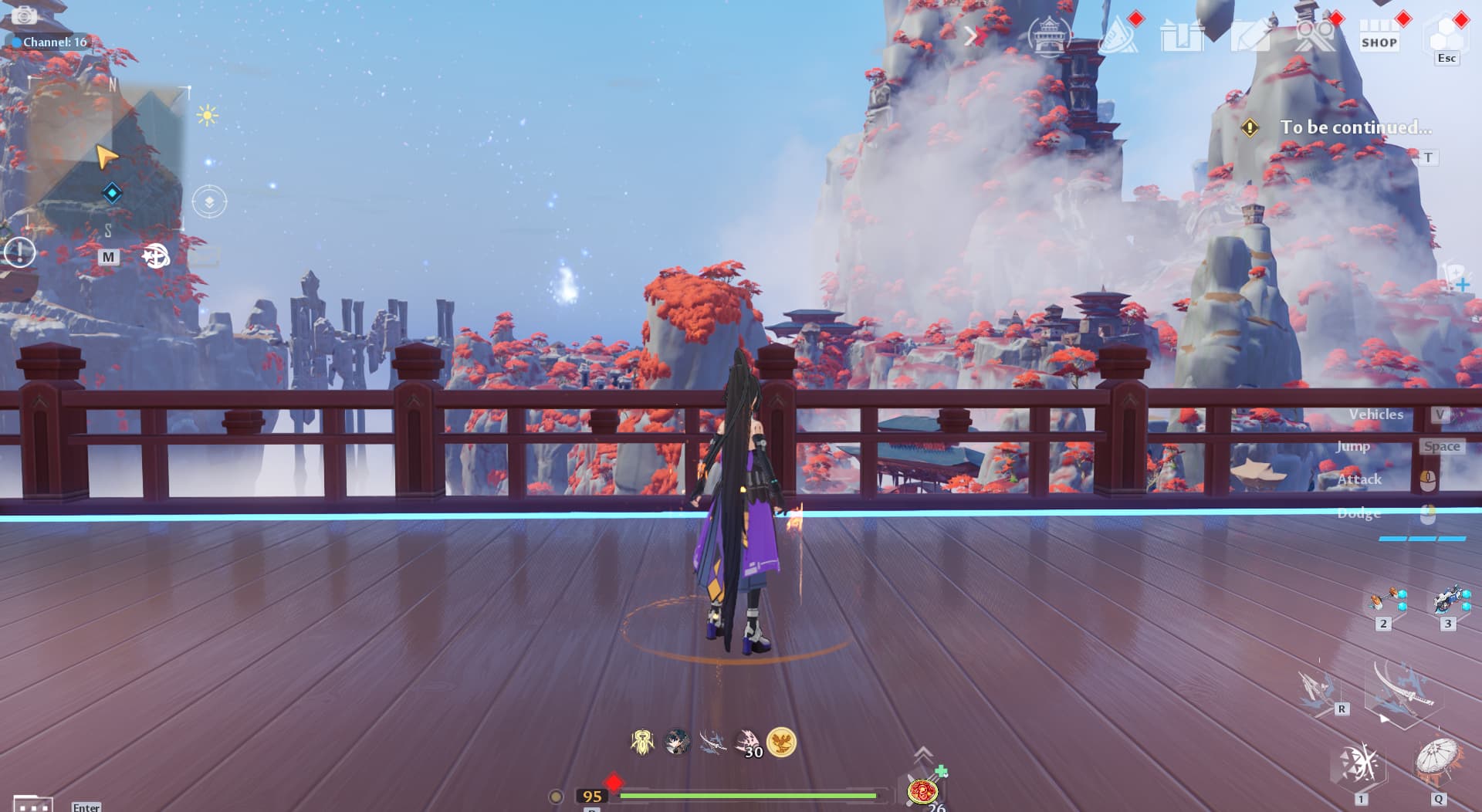Open the planet and star icon

[x=155, y=255]
